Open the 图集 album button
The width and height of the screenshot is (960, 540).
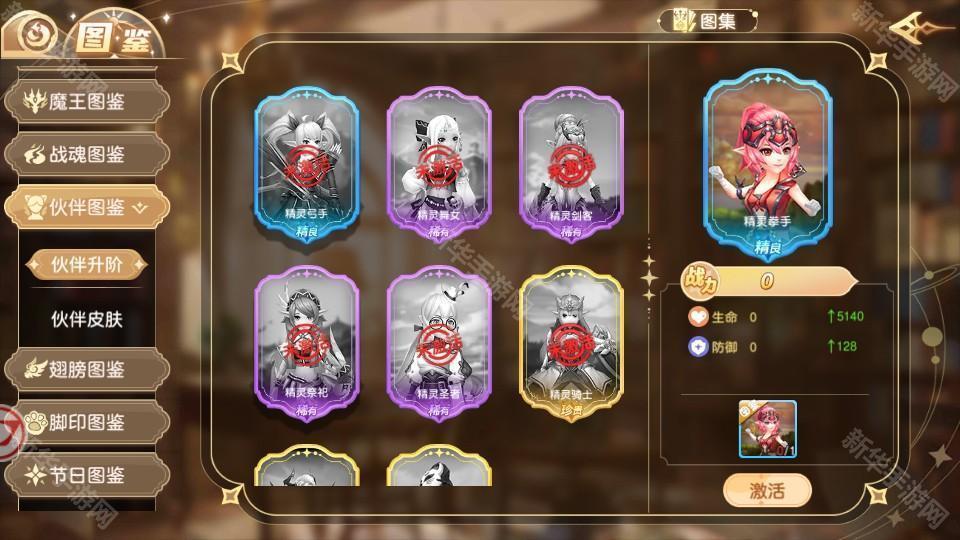(709, 20)
